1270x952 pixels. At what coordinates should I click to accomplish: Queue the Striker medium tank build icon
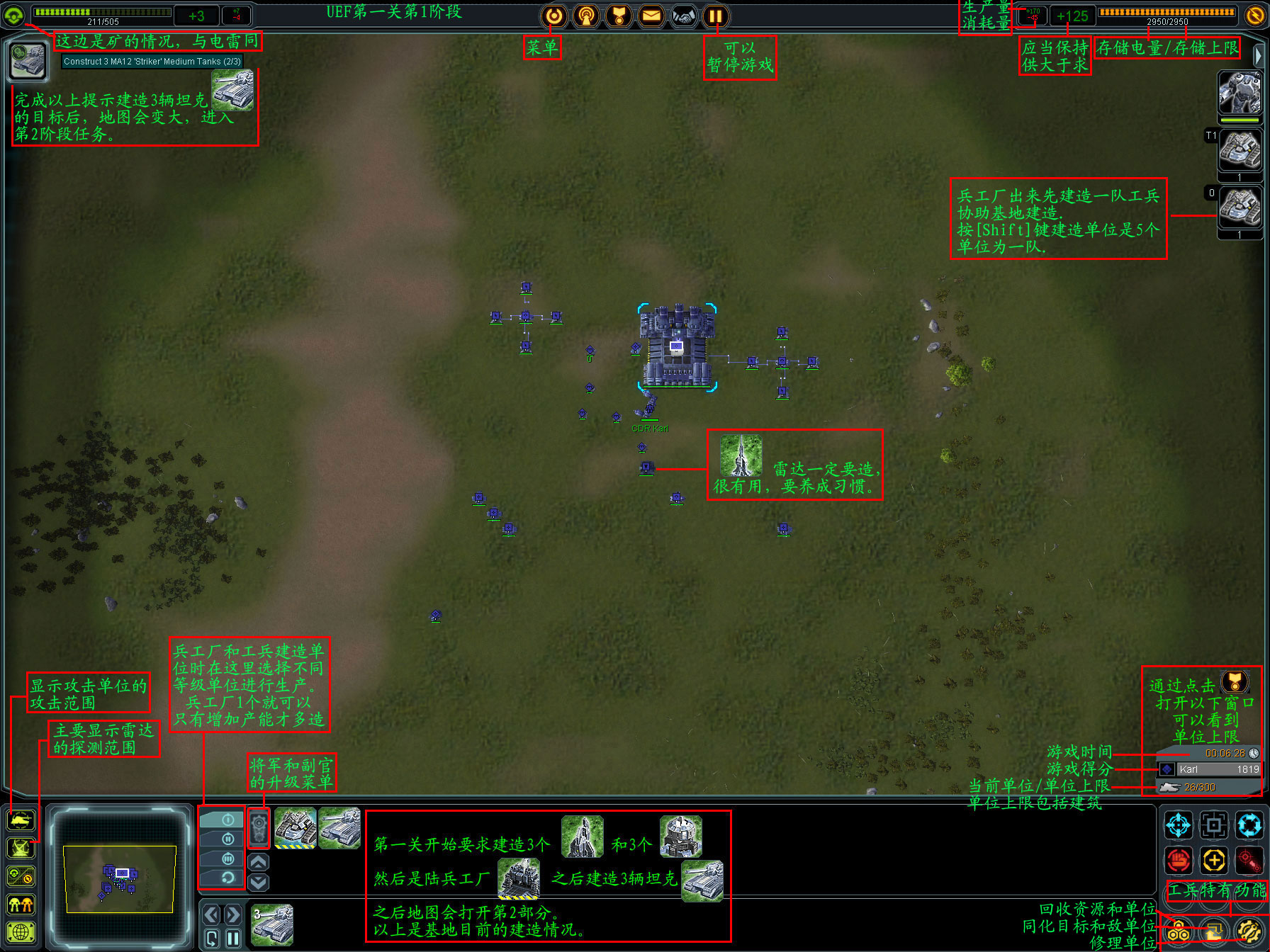click(x=339, y=827)
